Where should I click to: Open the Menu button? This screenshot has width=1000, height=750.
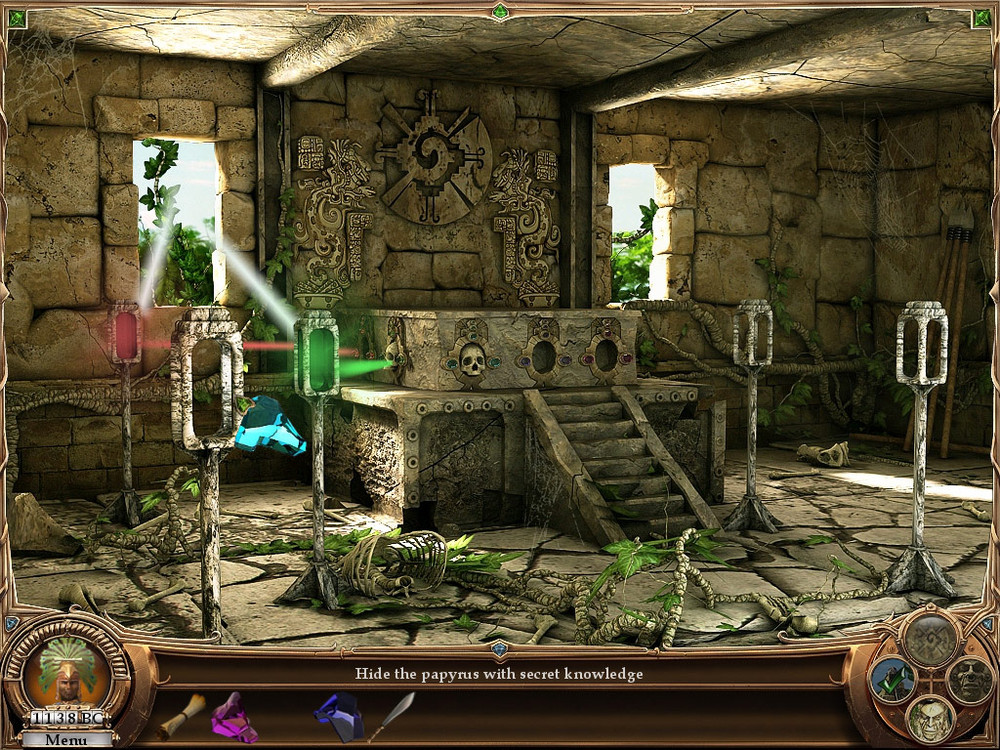click(66, 740)
